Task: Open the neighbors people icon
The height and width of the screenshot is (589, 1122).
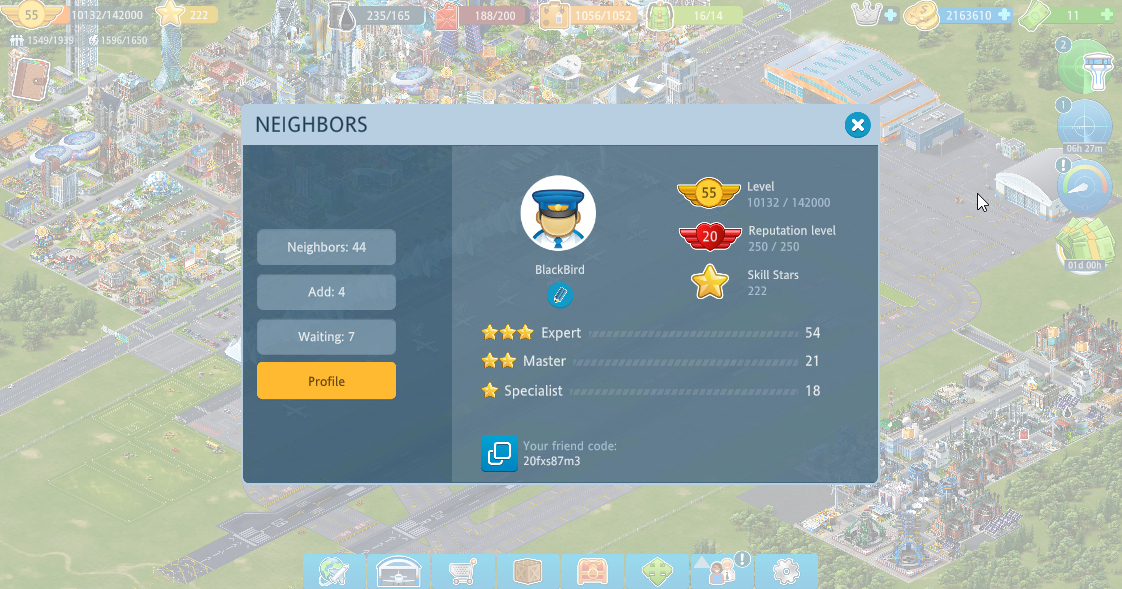Action: click(722, 572)
